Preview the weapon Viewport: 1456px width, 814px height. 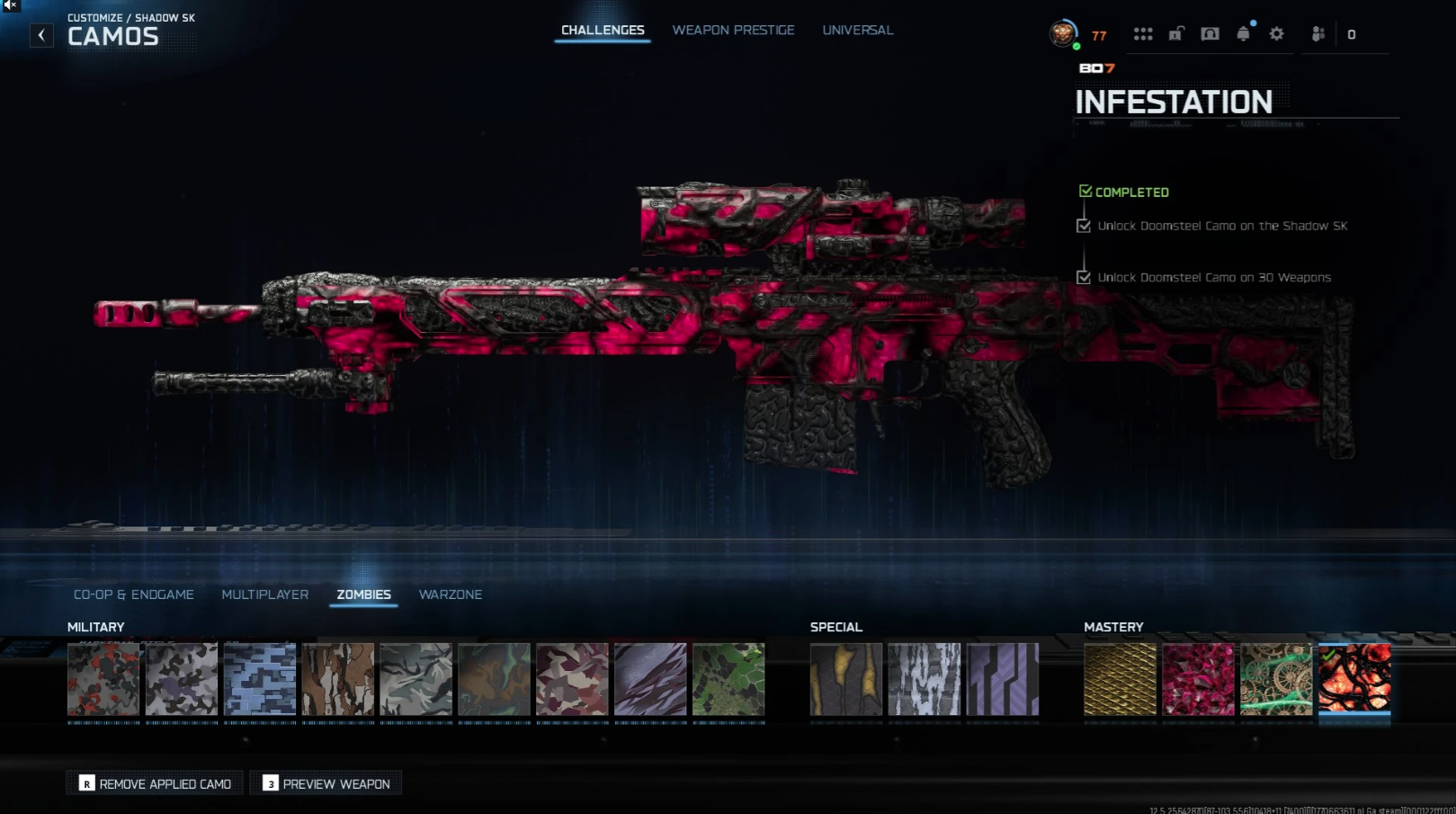(326, 783)
